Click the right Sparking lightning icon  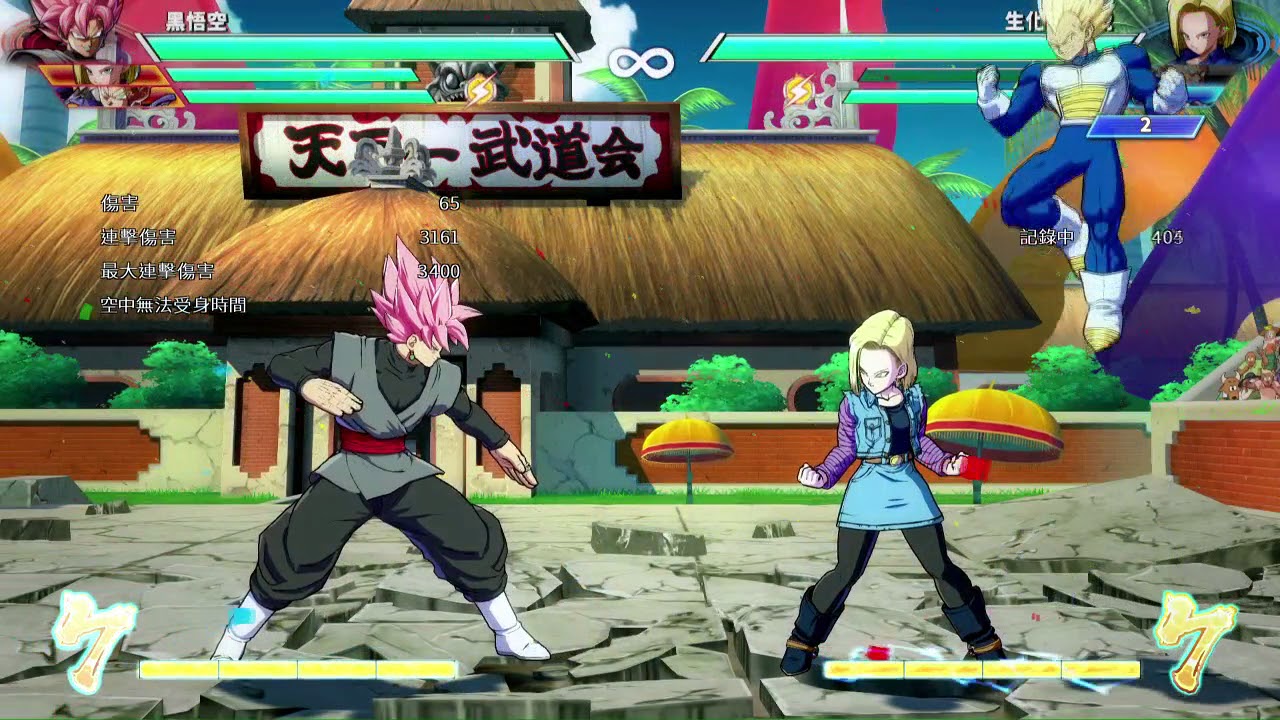coord(797,90)
